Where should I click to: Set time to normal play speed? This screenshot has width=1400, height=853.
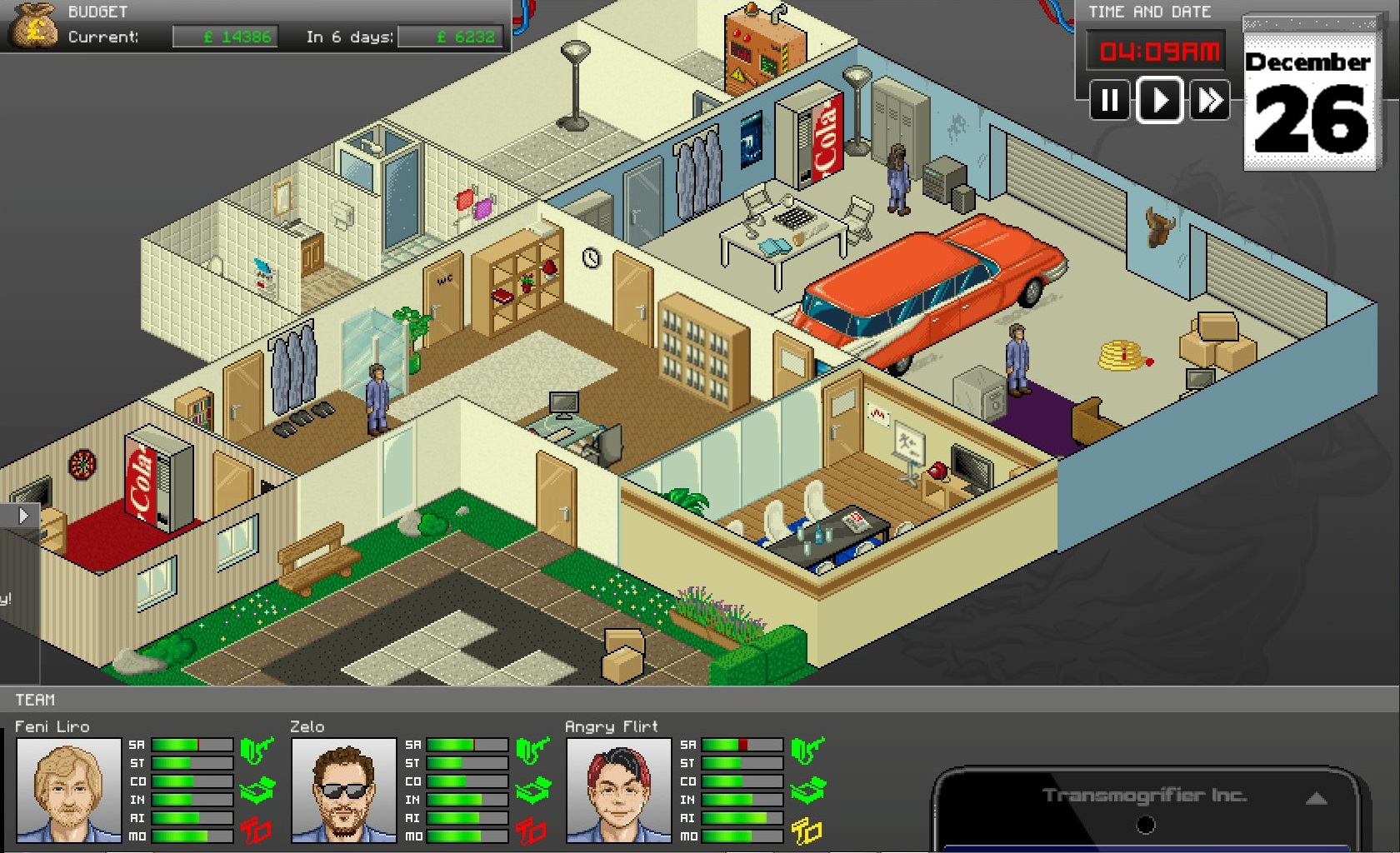click(x=1159, y=101)
